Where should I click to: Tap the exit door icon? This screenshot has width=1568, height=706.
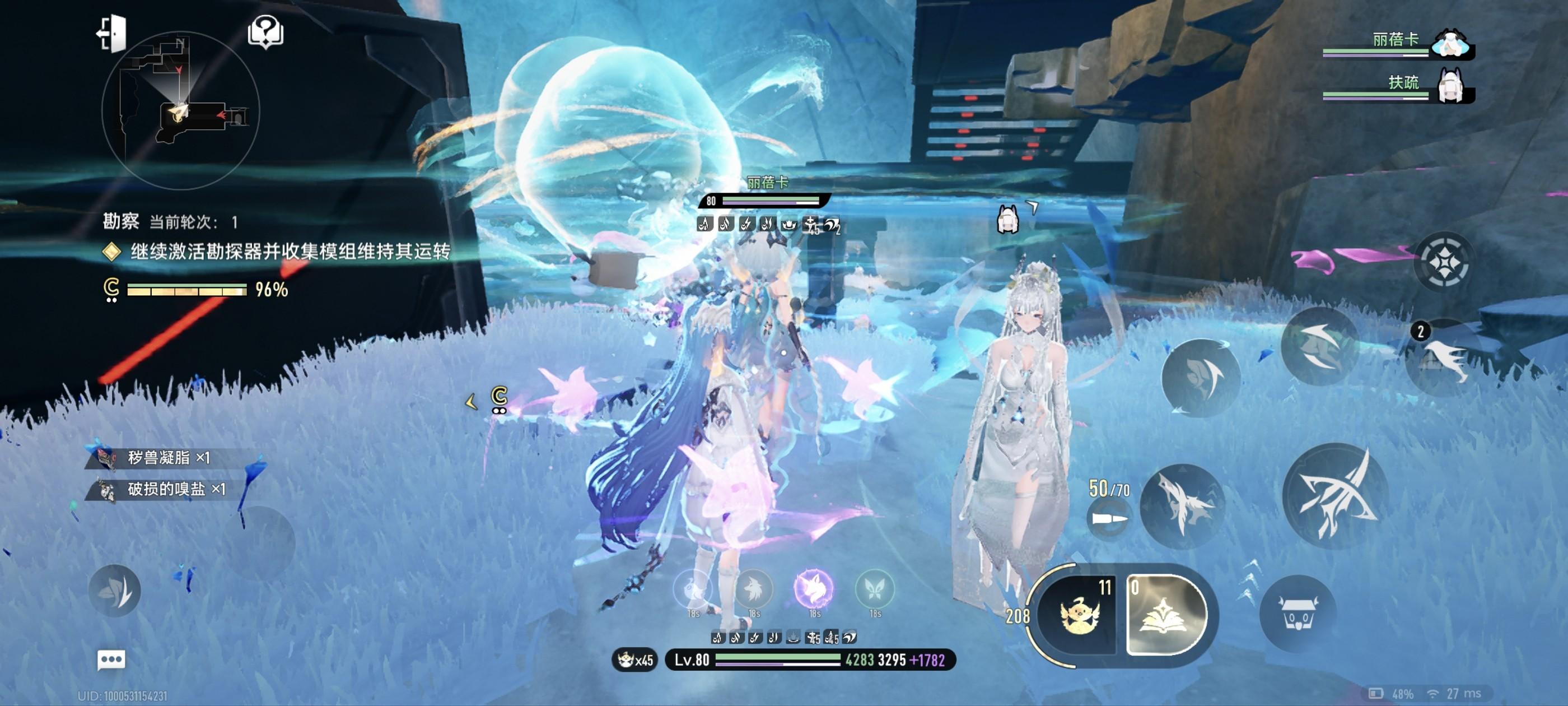[x=112, y=33]
